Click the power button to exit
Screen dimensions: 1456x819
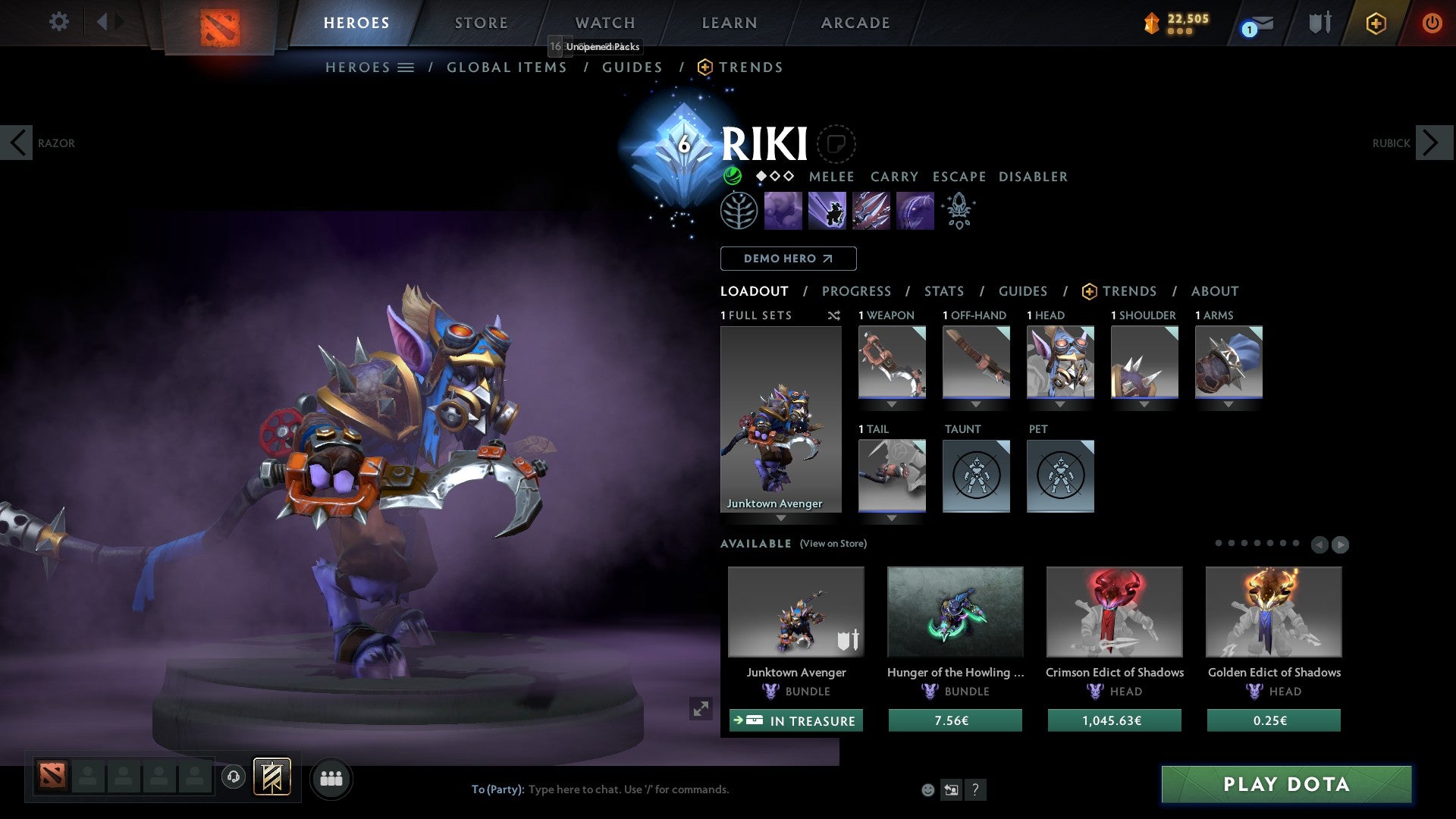(1432, 23)
